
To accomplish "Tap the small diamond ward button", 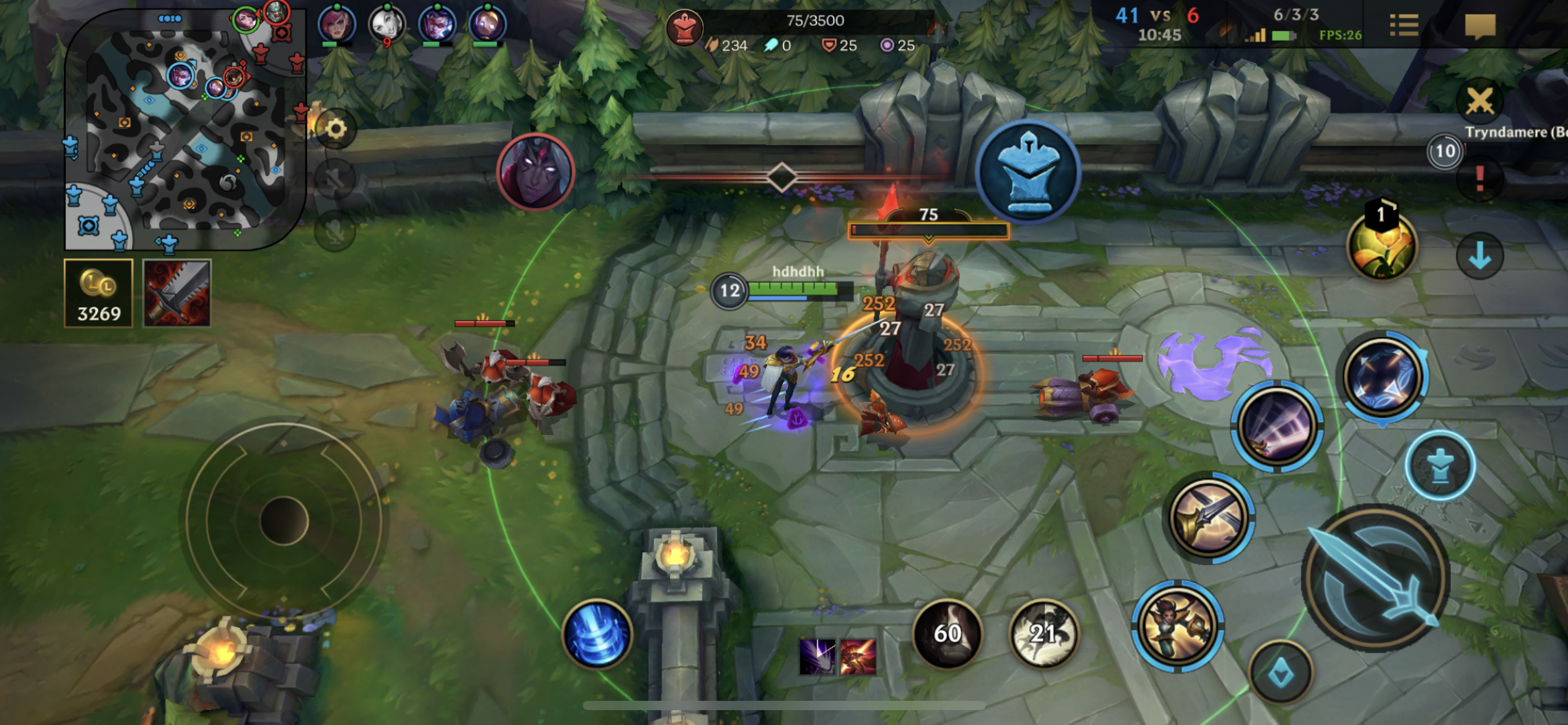I will (x=1280, y=672).
